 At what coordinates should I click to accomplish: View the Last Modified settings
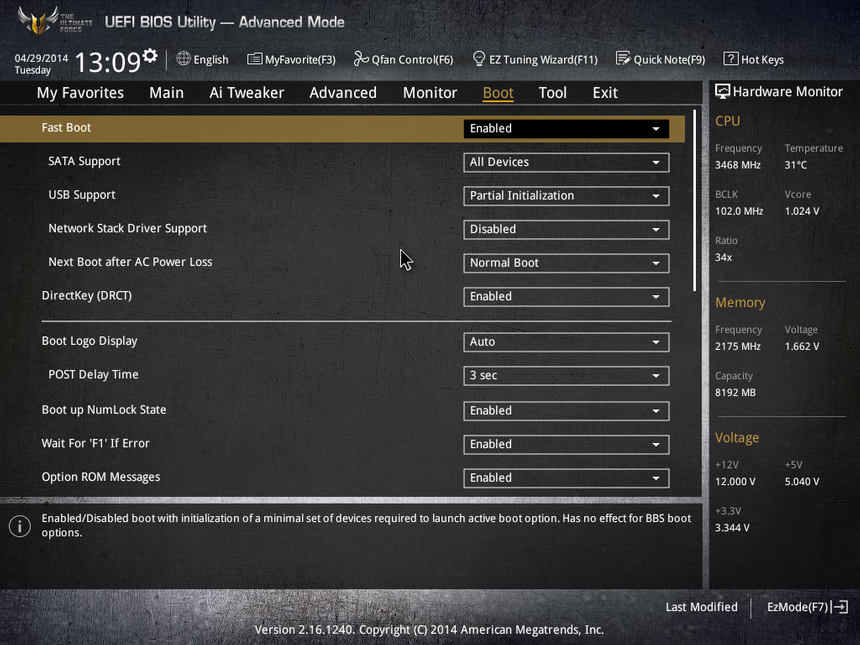(x=701, y=607)
